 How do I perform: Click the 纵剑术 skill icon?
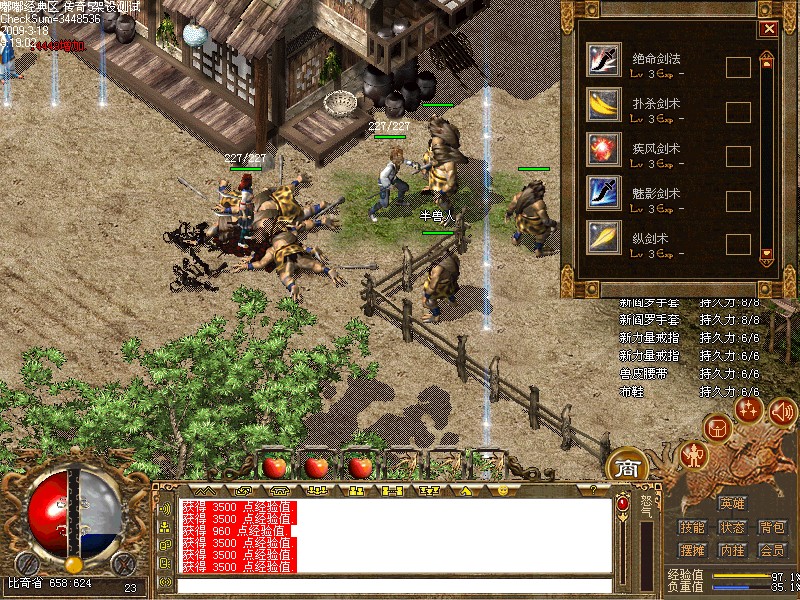603,236
